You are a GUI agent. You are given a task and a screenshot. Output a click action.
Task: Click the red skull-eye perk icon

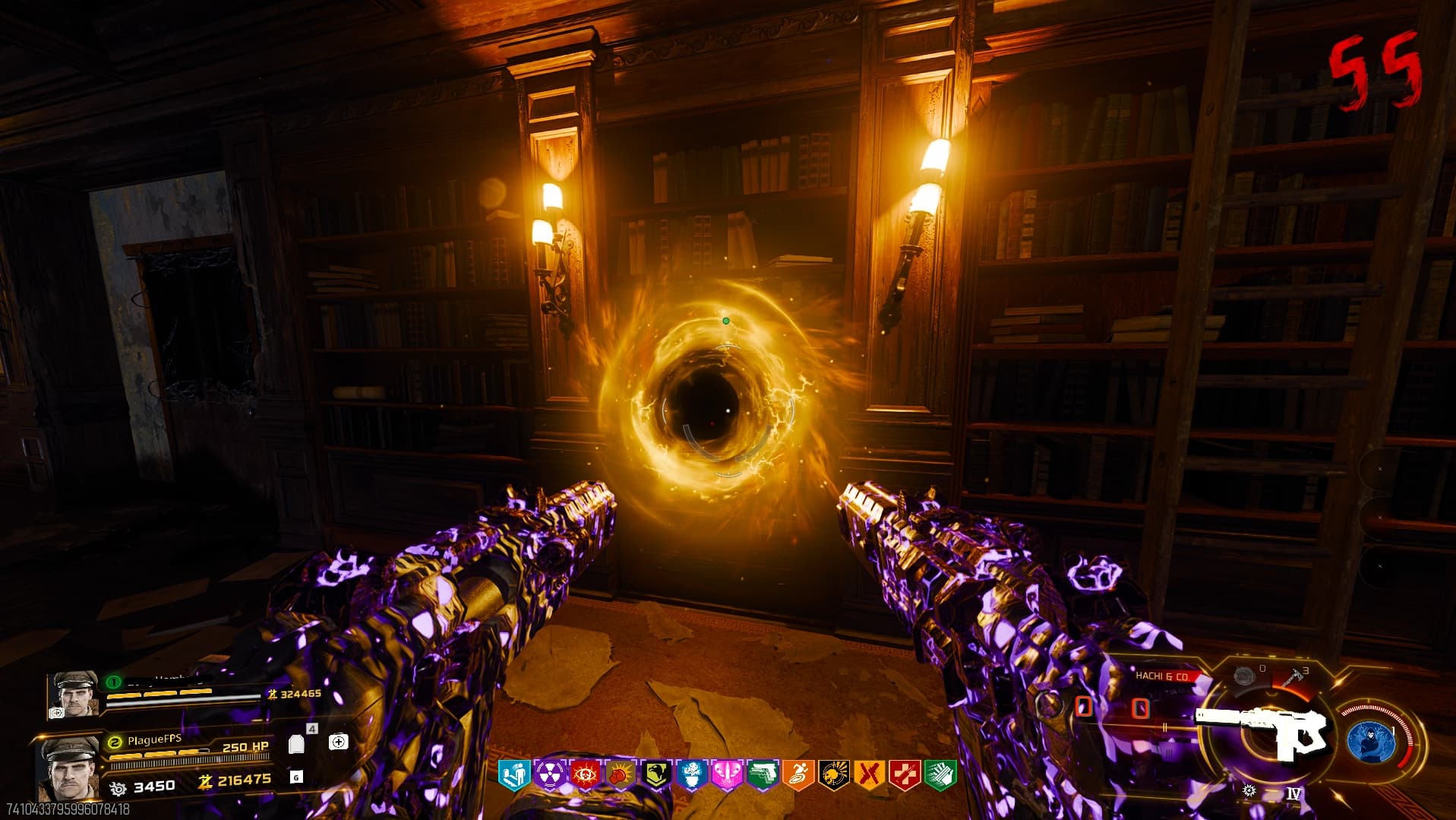586,774
